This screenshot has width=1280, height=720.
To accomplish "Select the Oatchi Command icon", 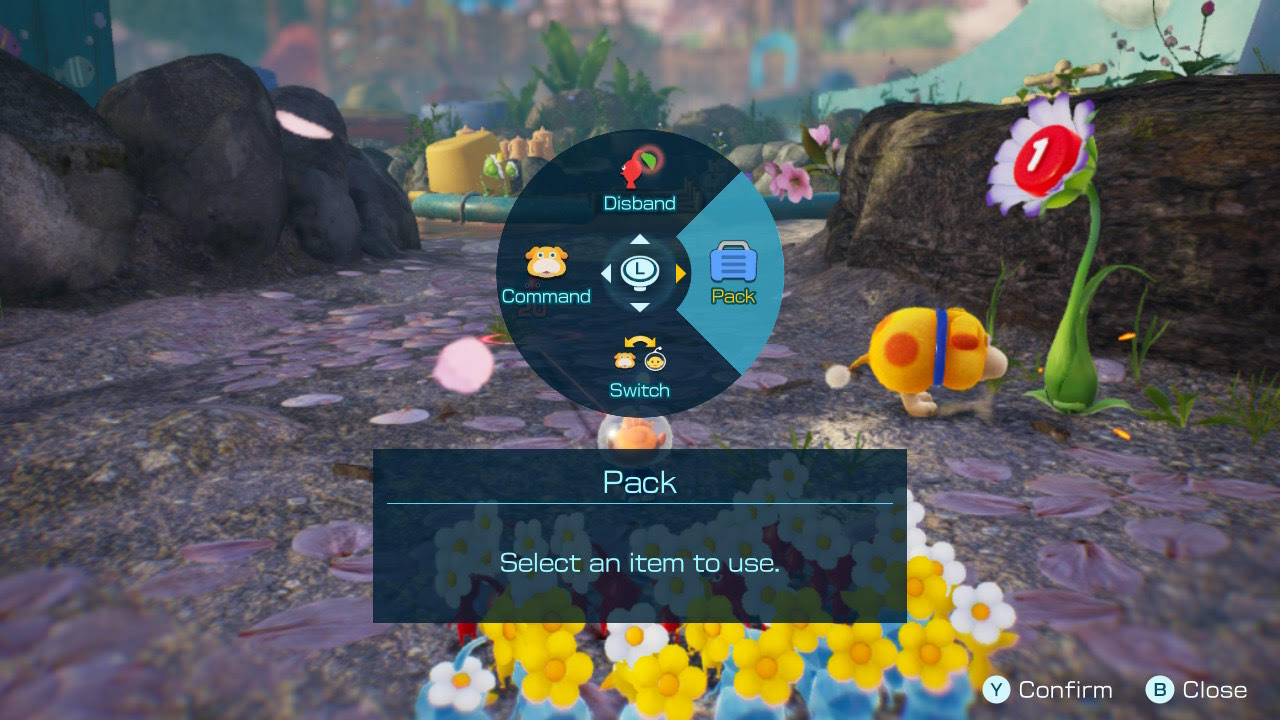I will pyautogui.click(x=546, y=262).
